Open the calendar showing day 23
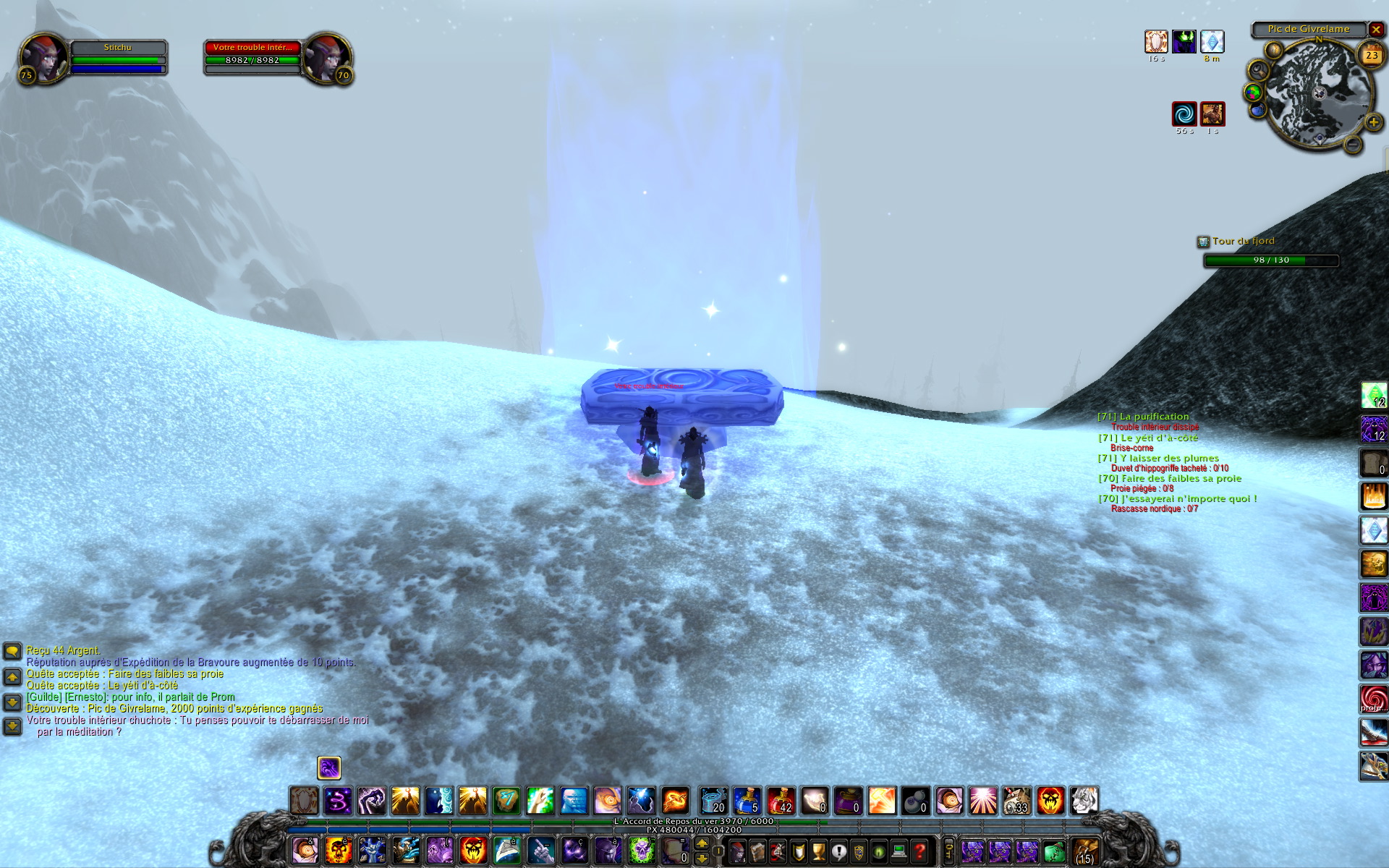This screenshot has width=1389, height=868. pos(1371,55)
